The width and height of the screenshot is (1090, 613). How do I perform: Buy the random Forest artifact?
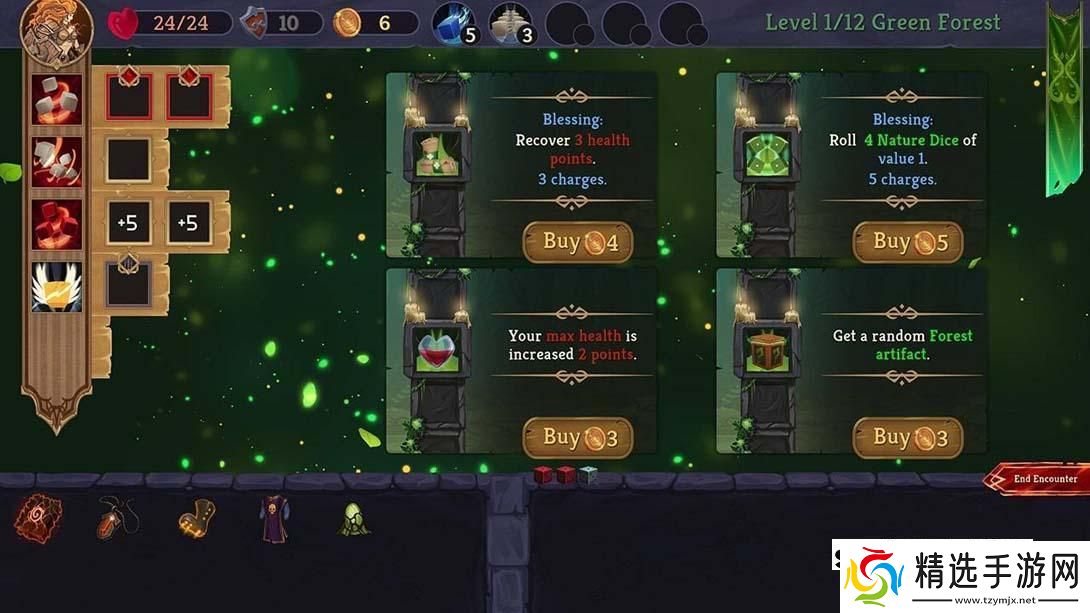pos(907,438)
